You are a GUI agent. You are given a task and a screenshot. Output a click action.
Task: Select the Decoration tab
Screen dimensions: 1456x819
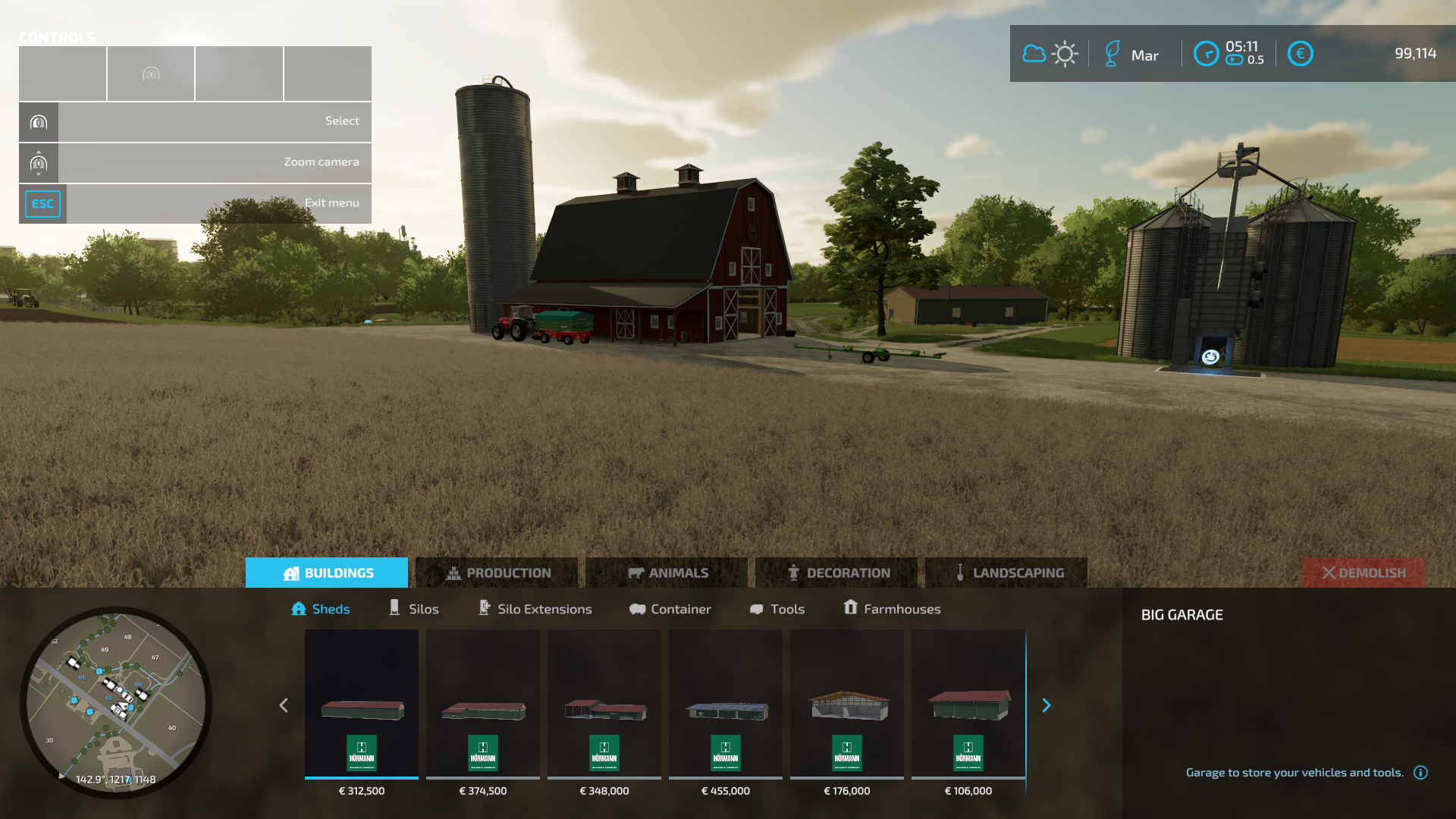(x=837, y=573)
